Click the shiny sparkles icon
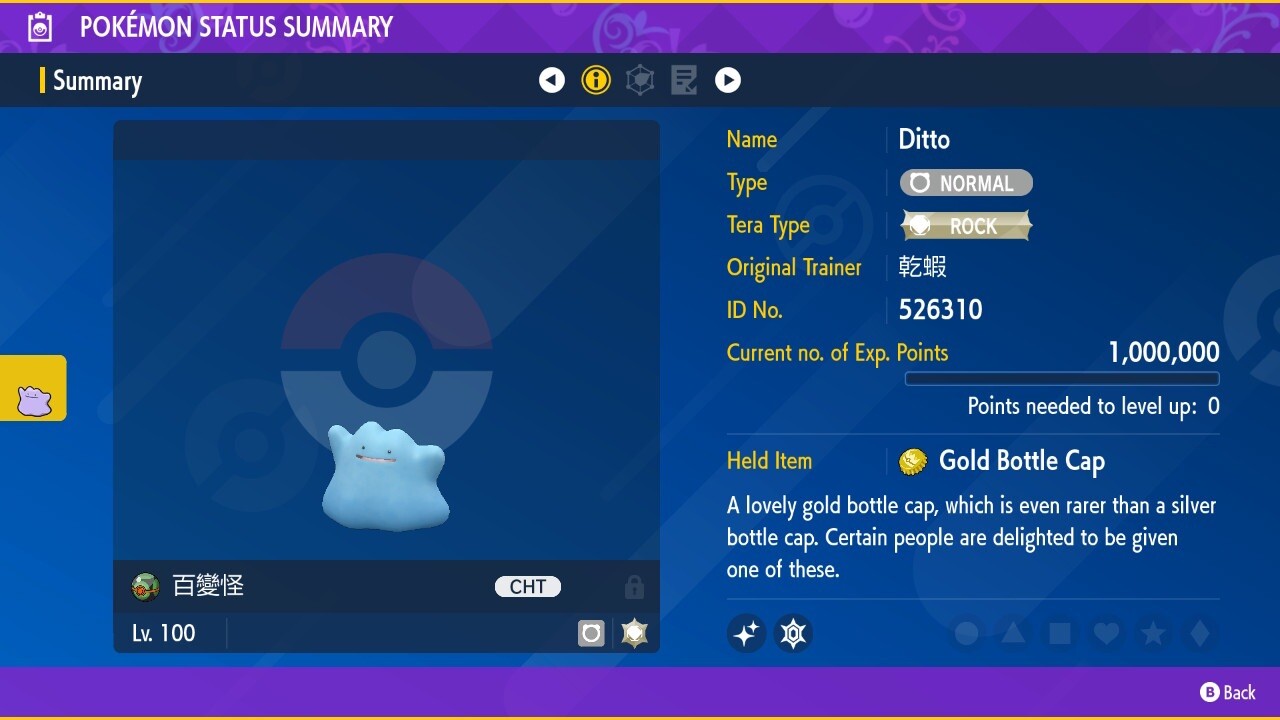Screen dimensions: 1280x720 point(746,633)
